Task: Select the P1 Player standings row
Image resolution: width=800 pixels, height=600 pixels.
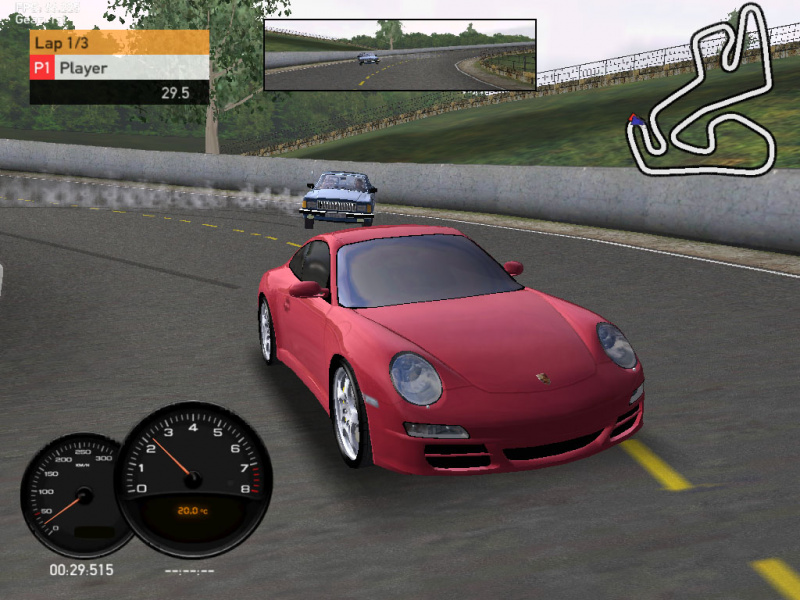Action: (119, 68)
